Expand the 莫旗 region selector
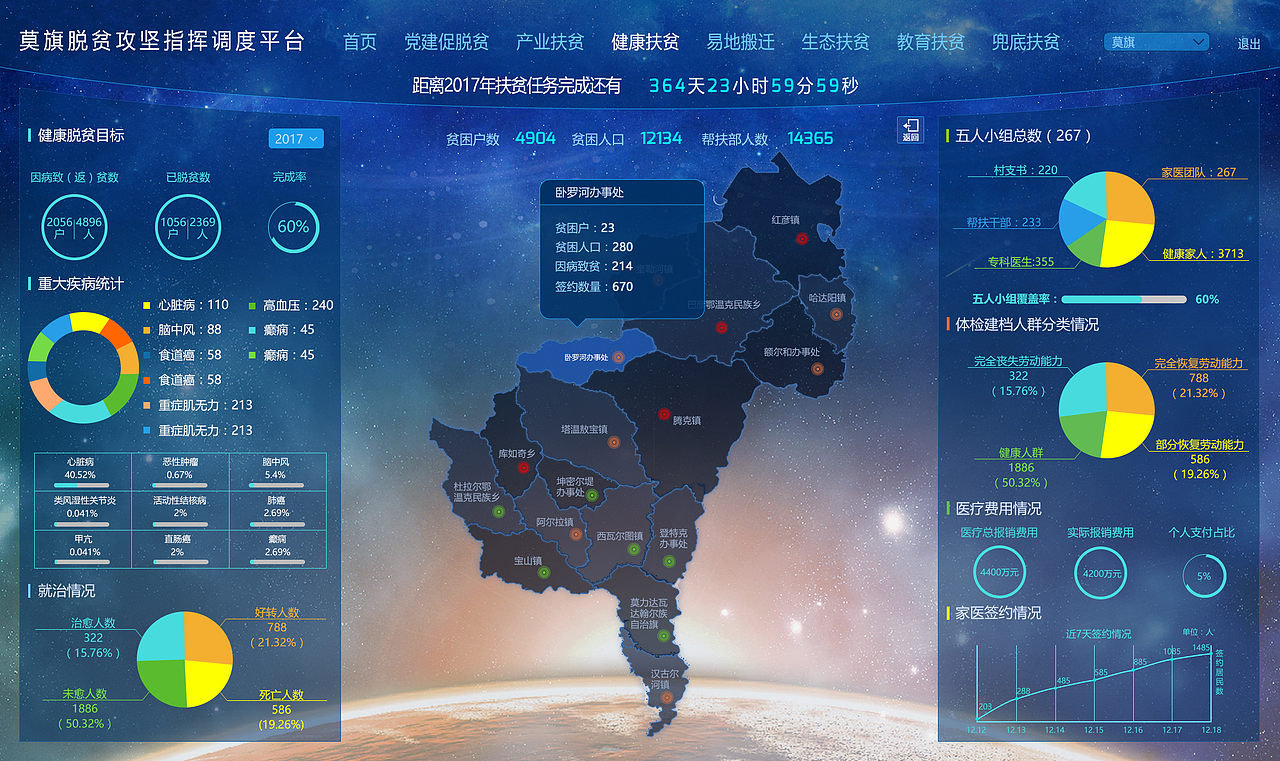Image resolution: width=1280 pixels, height=761 pixels. coord(1155,42)
